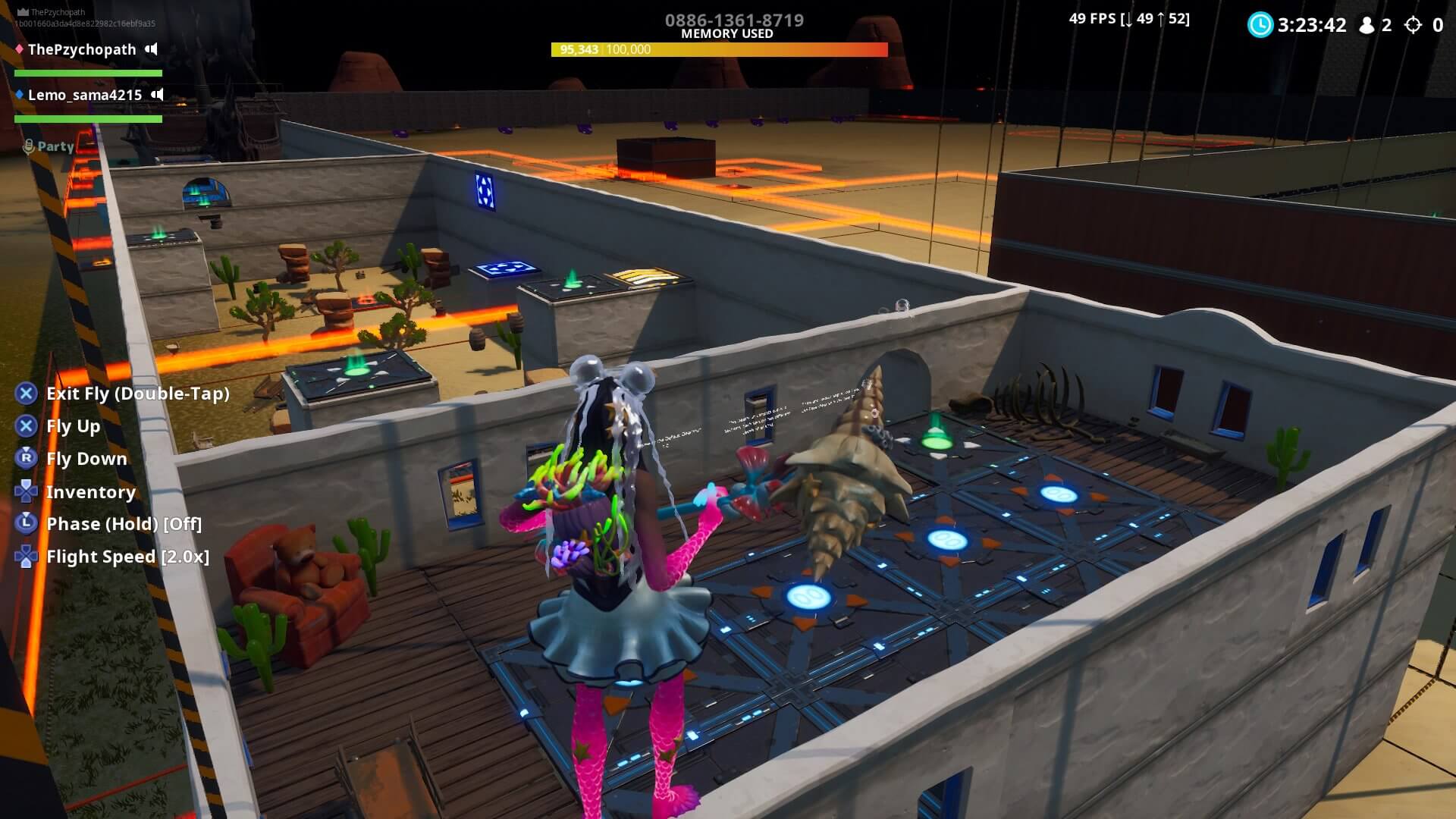The image size is (1456, 819).
Task: Click the eliminations crosshair icon
Action: click(x=1412, y=25)
